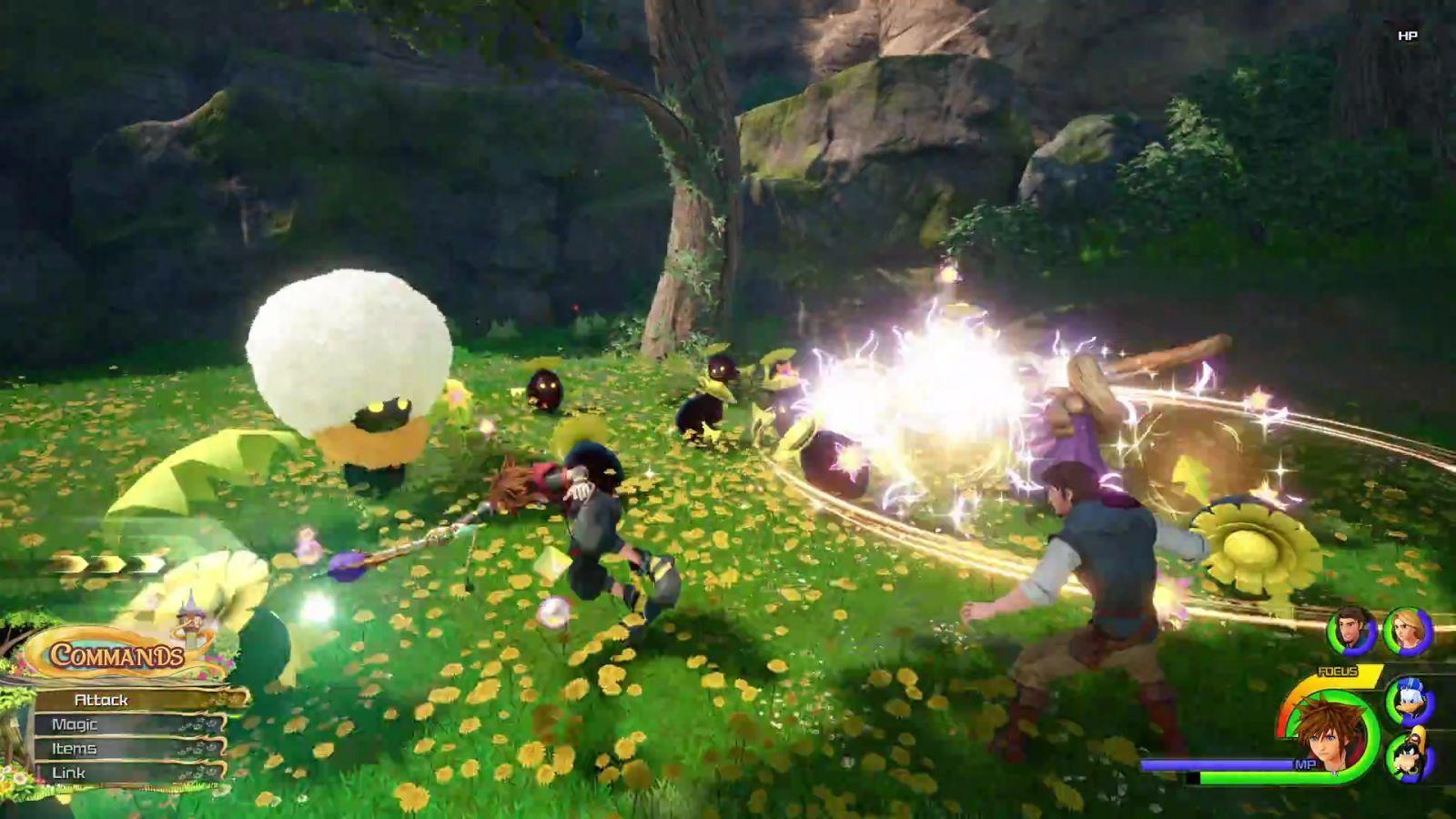Click Flynn Rider's party portrait

(x=1351, y=630)
